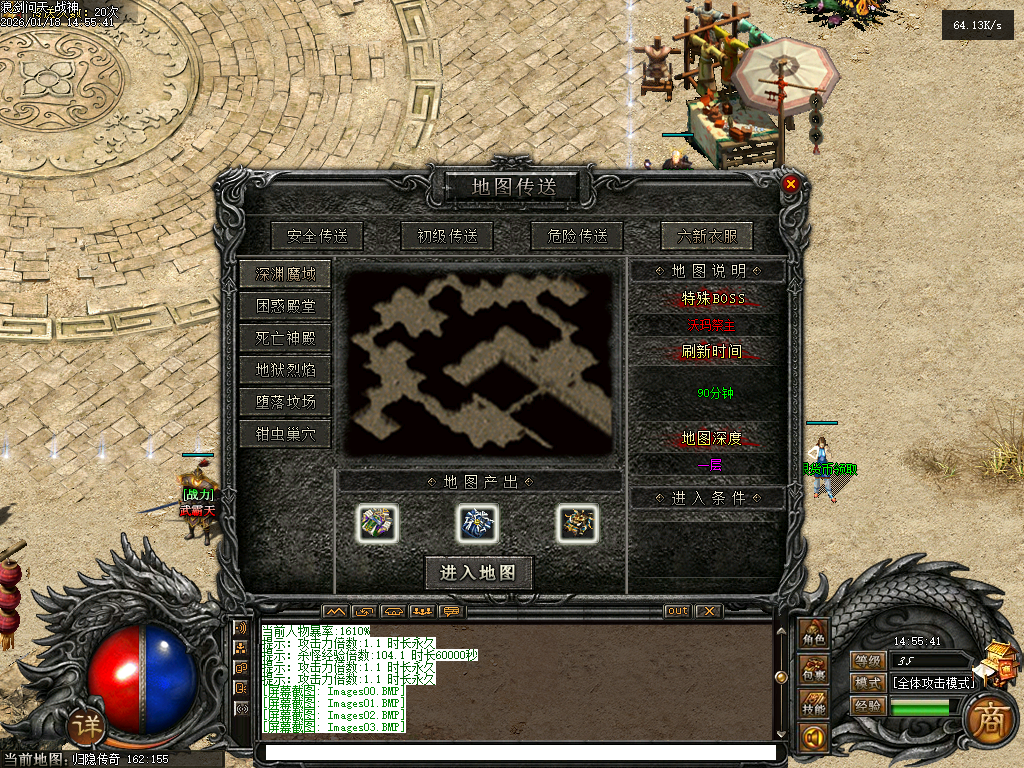Change attack mode with the 模式 button
Viewport: 1024px width, 768px height.
pyautogui.click(x=867, y=683)
